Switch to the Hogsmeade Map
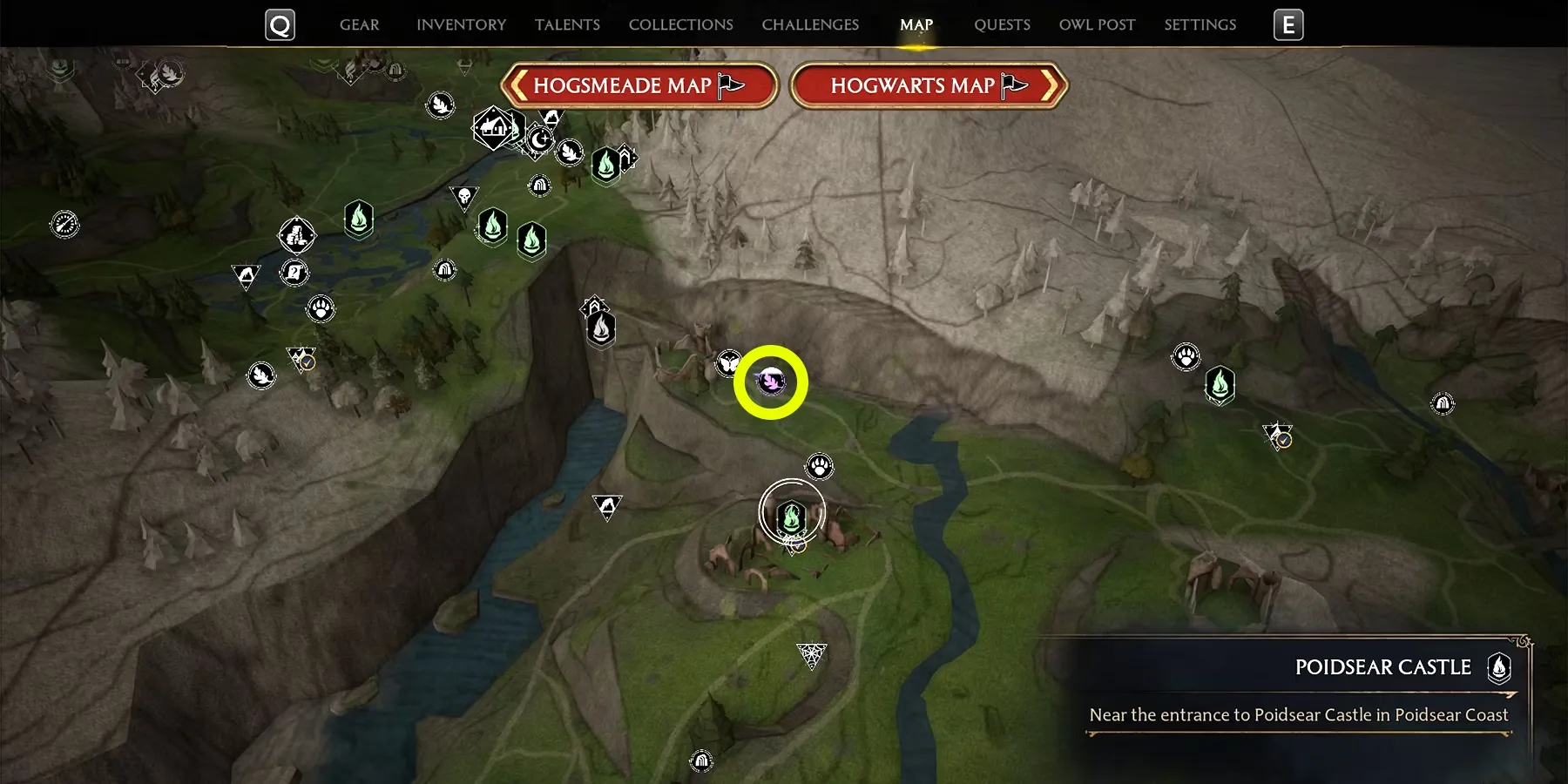1568x784 pixels. coord(639,85)
